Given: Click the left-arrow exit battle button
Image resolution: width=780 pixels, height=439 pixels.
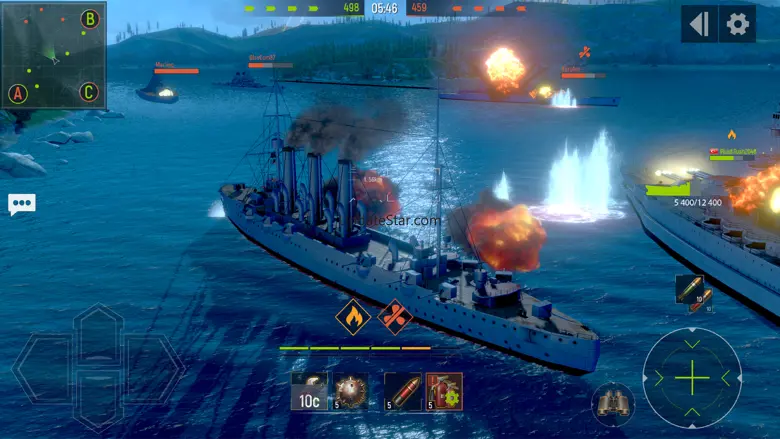Looking at the screenshot, I should tap(700, 24).
